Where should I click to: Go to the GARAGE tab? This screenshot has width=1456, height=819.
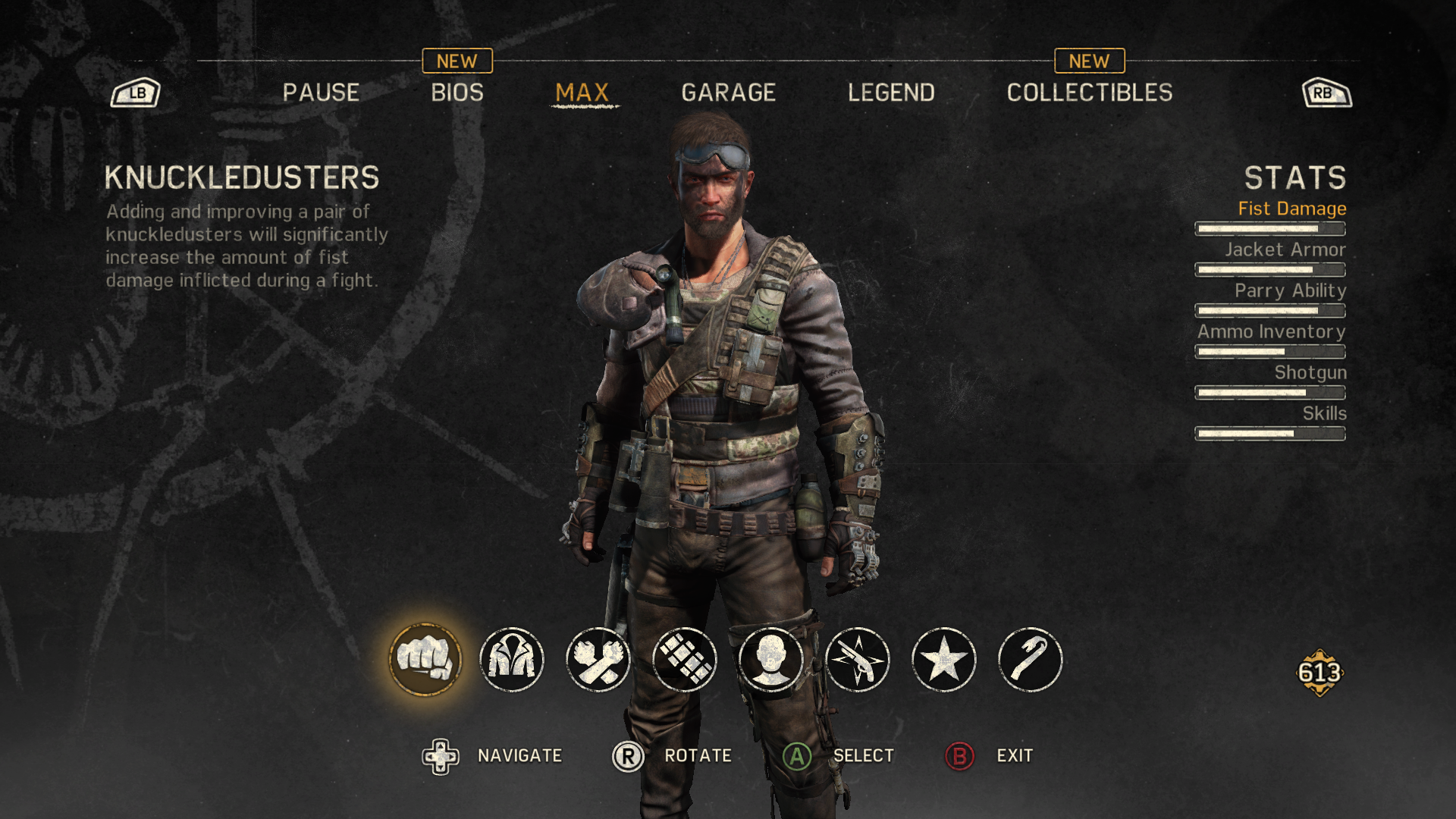pos(728,93)
